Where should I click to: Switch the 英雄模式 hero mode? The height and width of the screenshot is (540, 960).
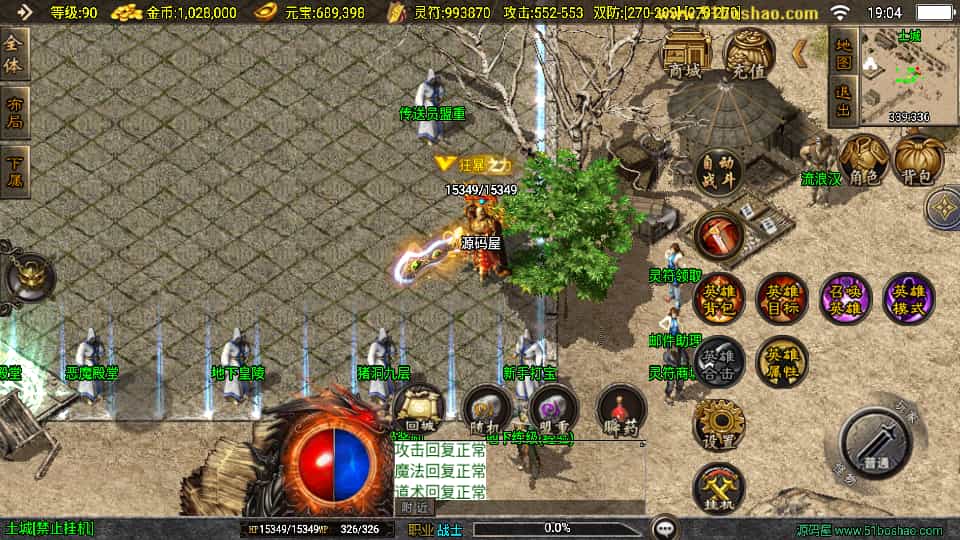click(x=908, y=298)
